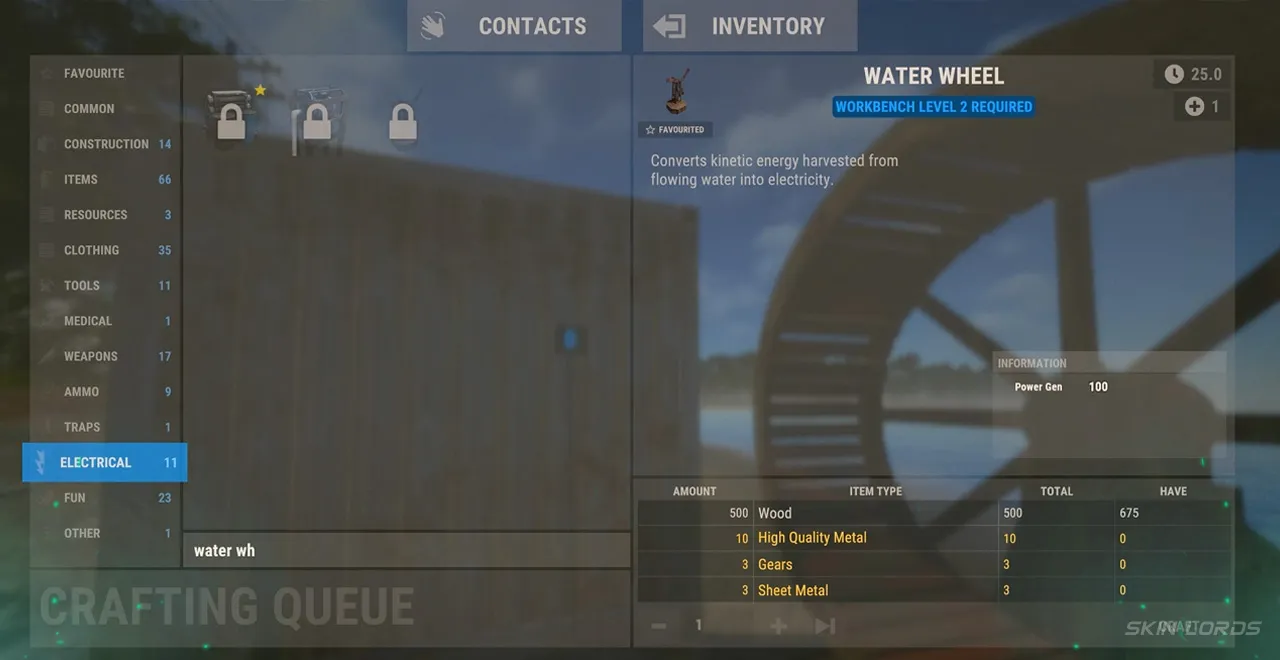Open the Construction category
1280x660 pixels.
coord(106,144)
